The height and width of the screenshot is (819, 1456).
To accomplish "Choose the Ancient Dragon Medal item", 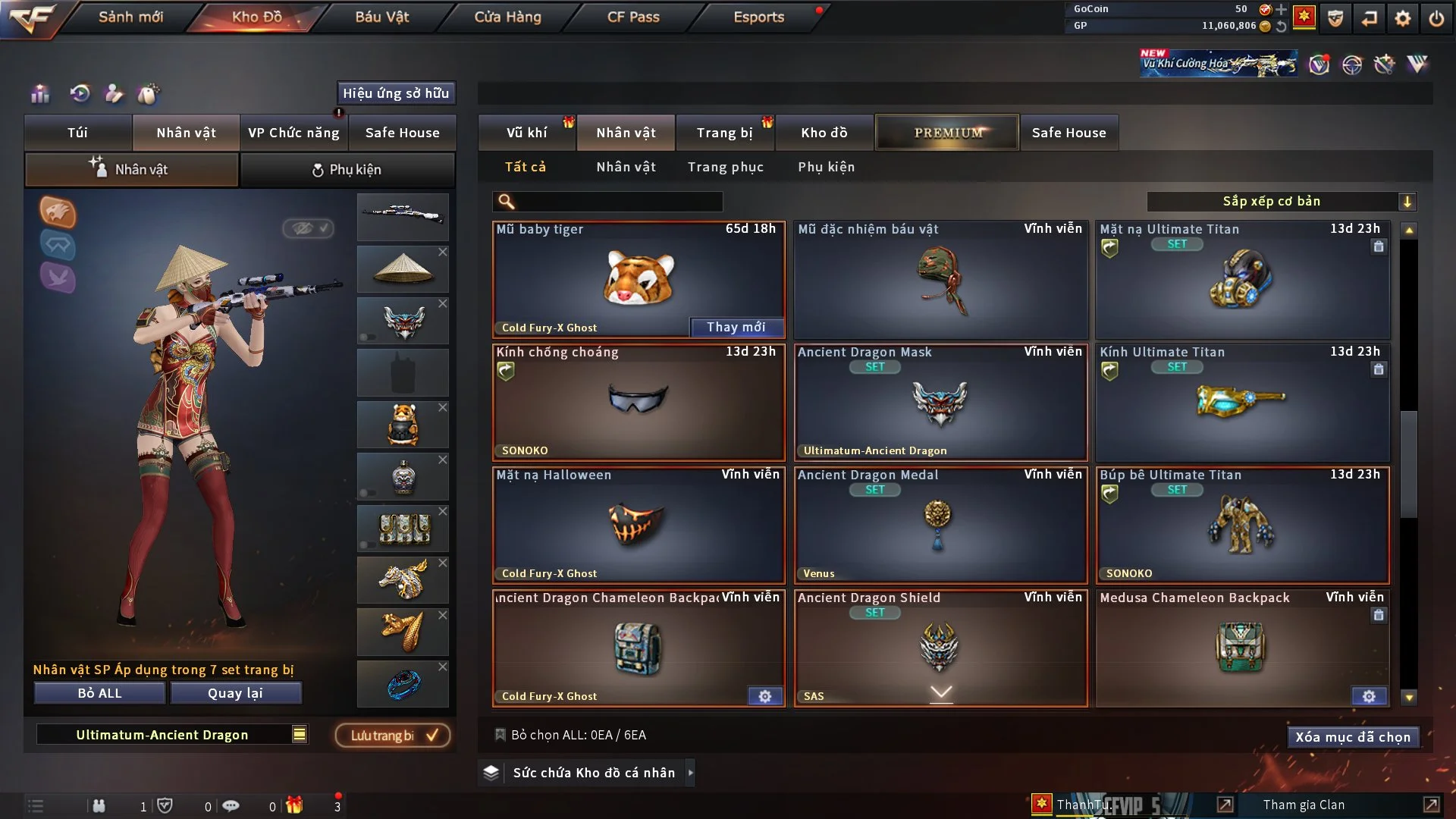I will click(940, 525).
